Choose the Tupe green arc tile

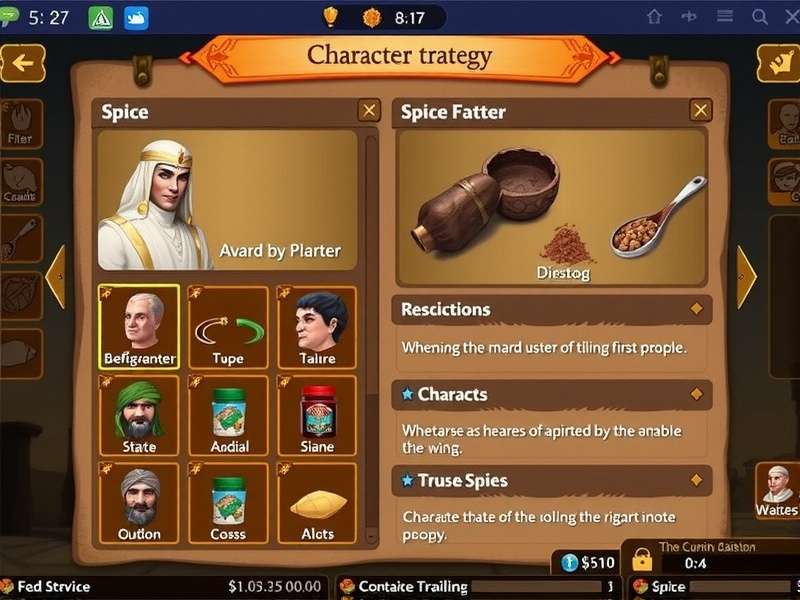[228, 327]
